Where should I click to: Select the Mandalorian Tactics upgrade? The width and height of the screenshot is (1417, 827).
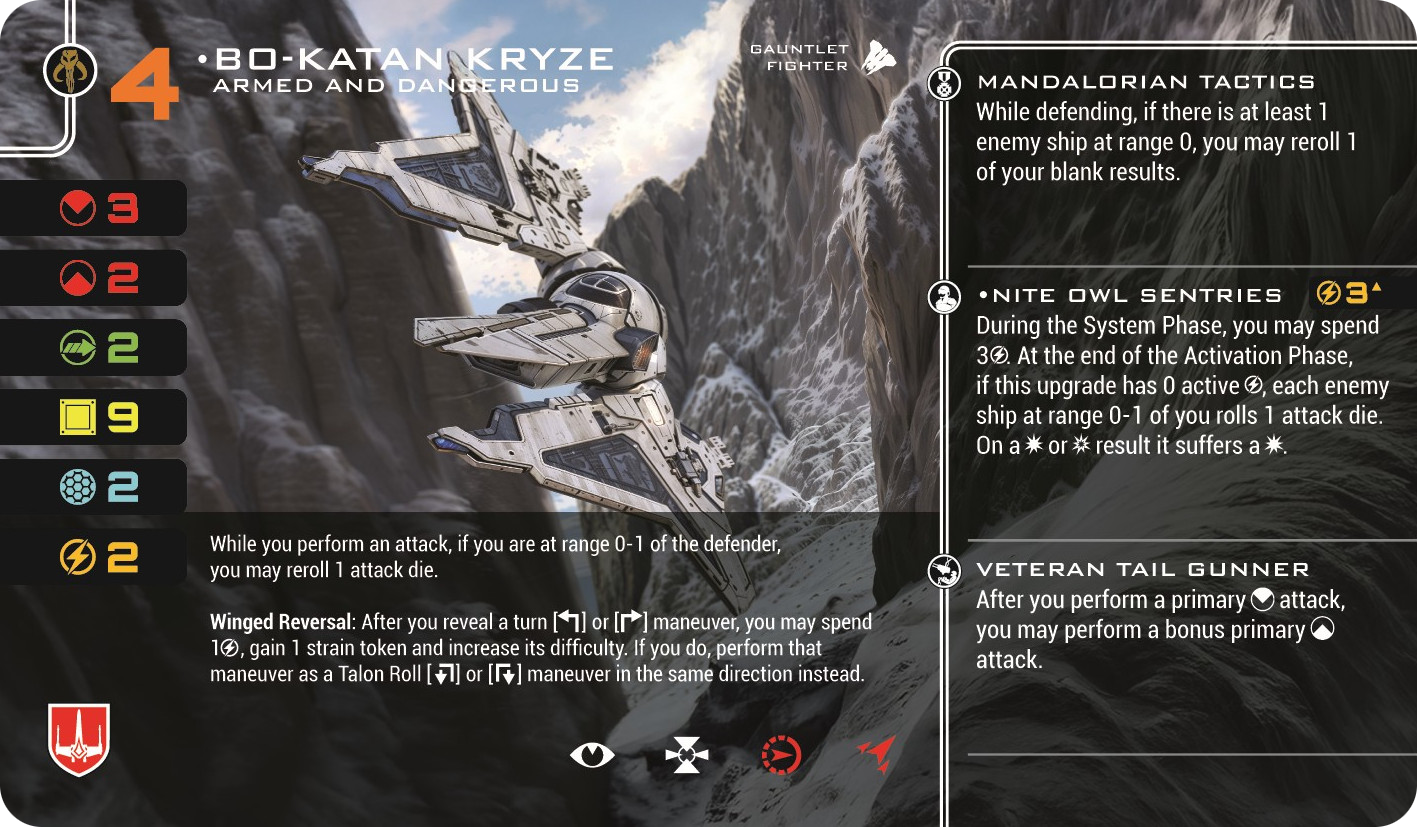[1145, 83]
